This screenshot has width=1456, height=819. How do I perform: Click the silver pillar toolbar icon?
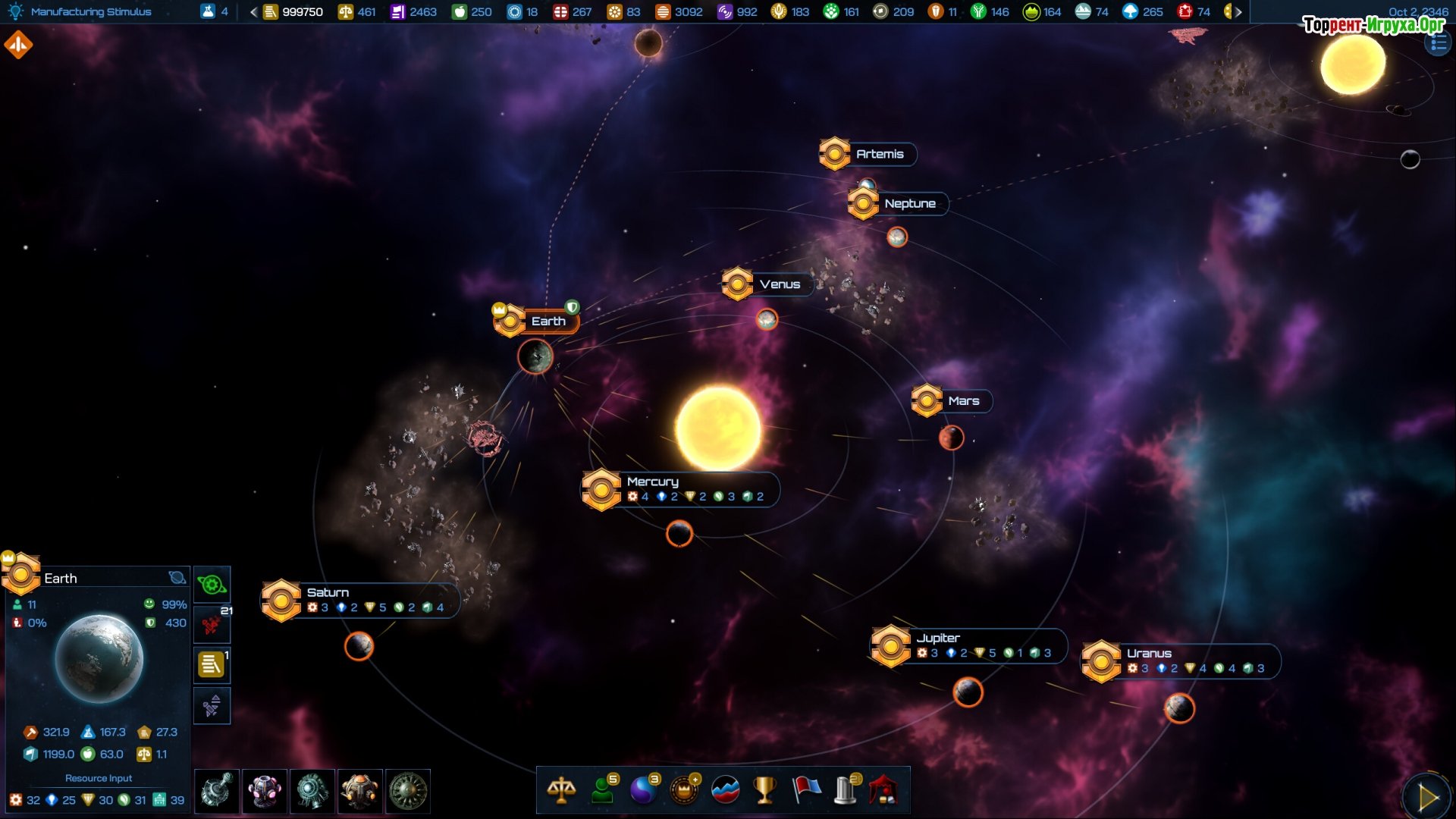(x=846, y=790)
